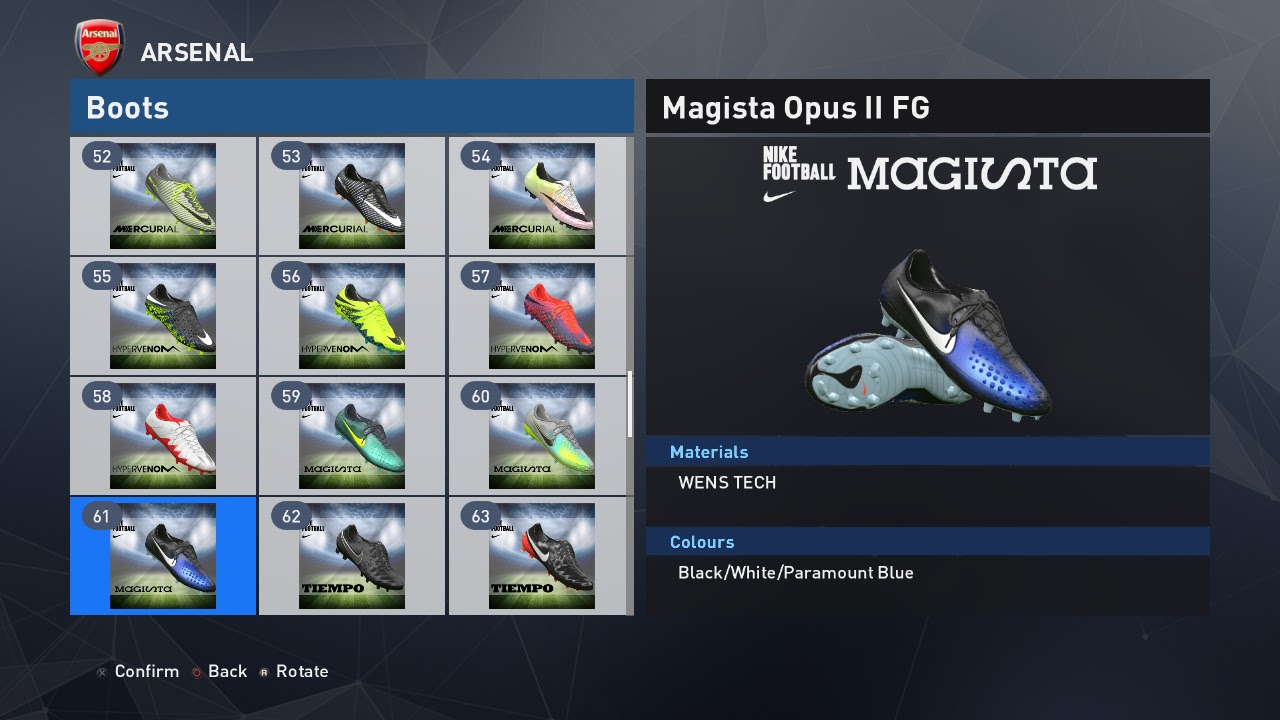Select boot 55 black and green Hypervenom

click(x=163, y=316)
